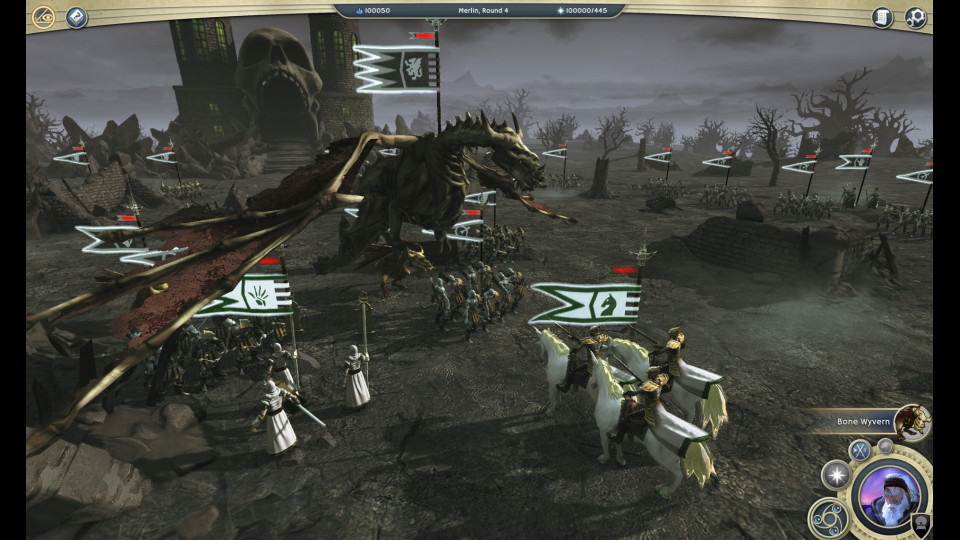
Task: Click the white starburst spell button
Action: pyautogui.click(x=836, y=475)
